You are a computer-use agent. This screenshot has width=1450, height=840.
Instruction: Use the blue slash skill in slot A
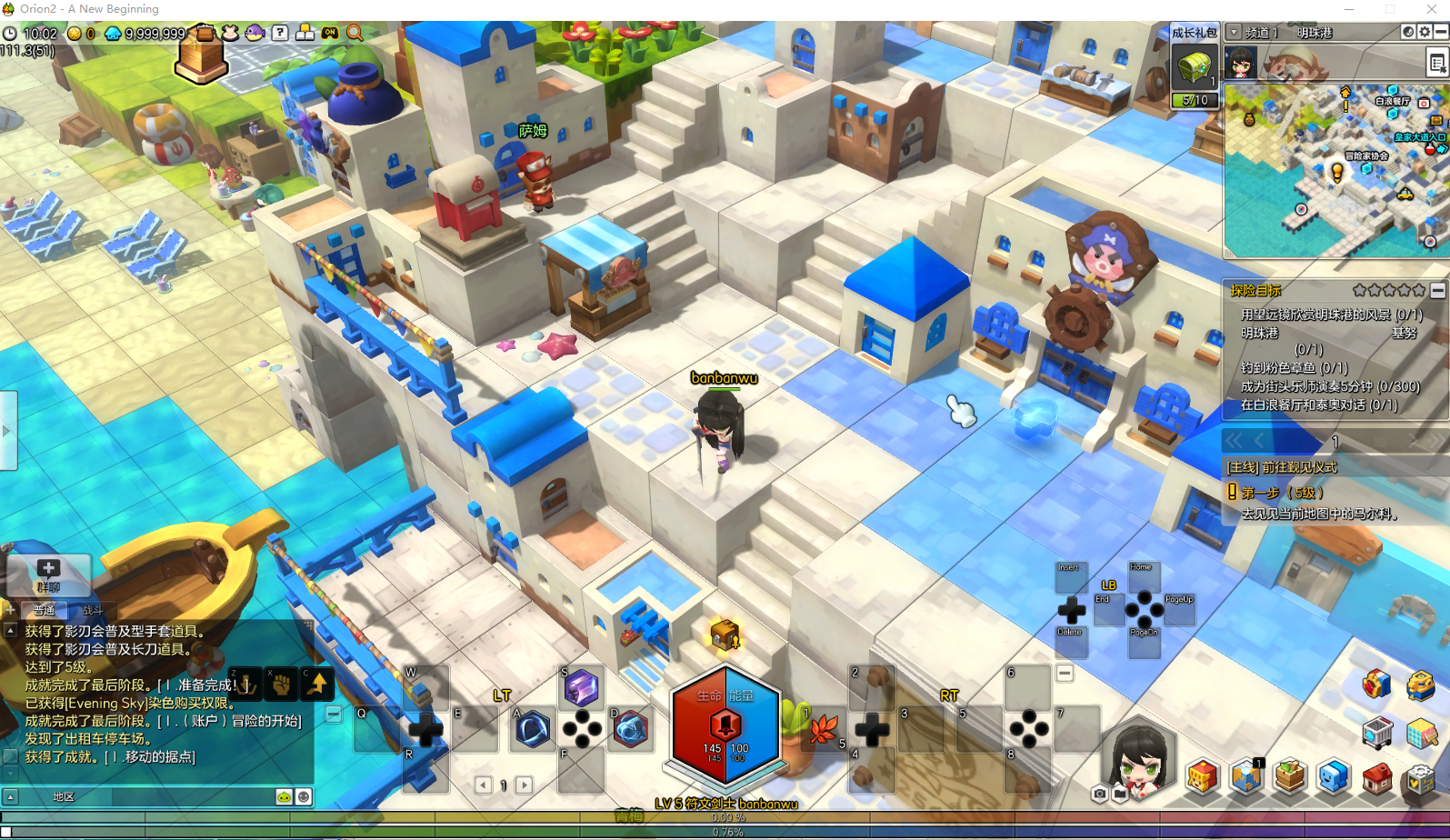[x=533, y=729]
